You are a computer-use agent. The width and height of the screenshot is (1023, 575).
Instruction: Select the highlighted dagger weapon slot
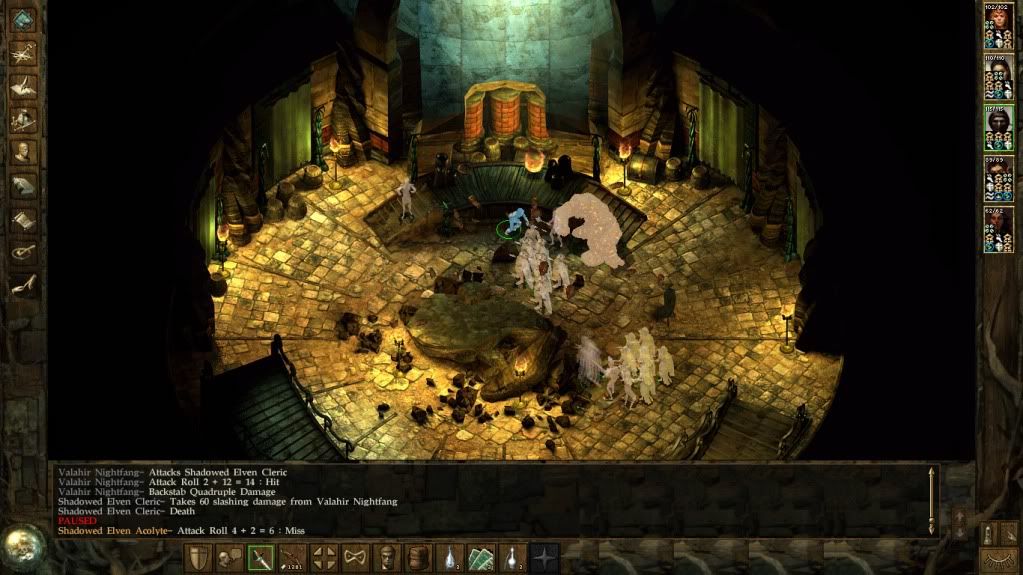[261, 558]
